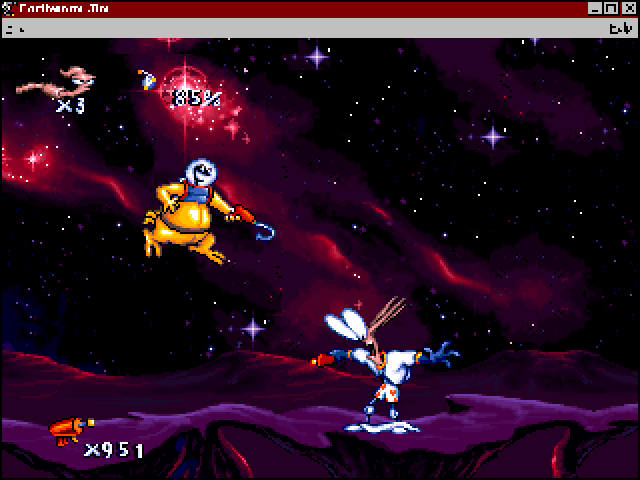Viewport: 640px width, 480px height.
Task: Minimize the game window
Action: [x=596, y=9]
